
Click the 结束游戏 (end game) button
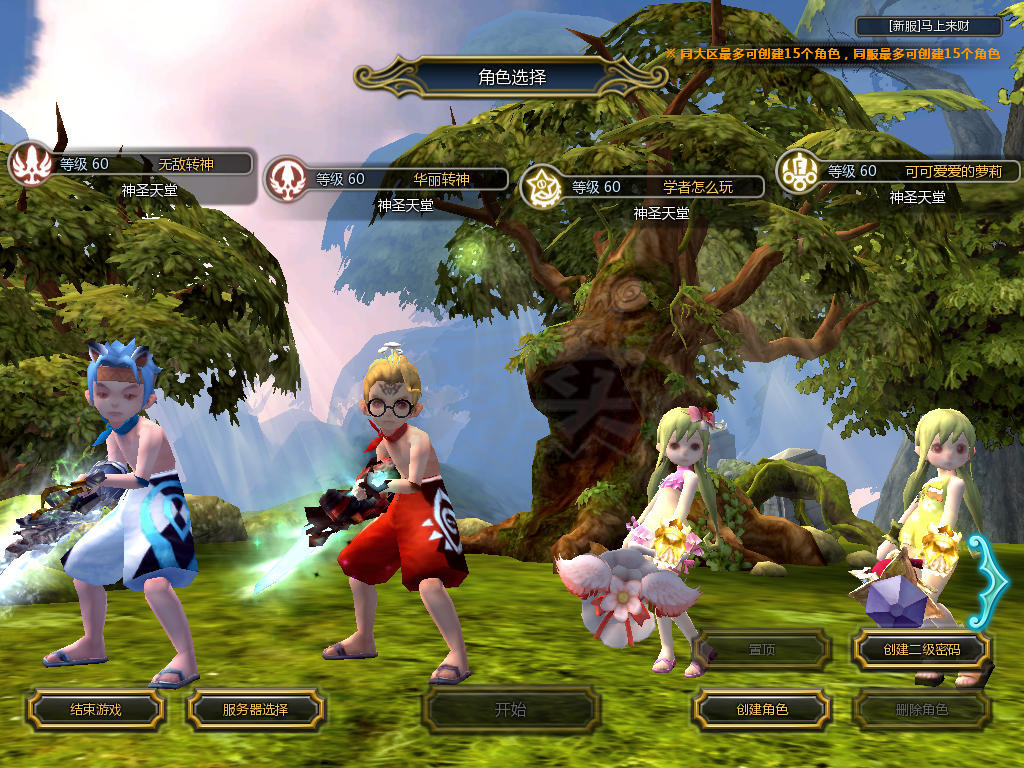click(x=95, y=710)
